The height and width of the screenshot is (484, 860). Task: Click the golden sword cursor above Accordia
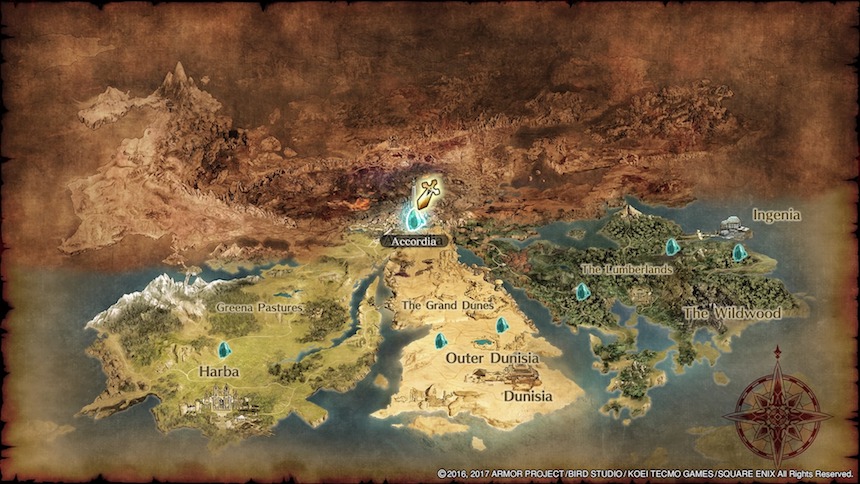427,191
